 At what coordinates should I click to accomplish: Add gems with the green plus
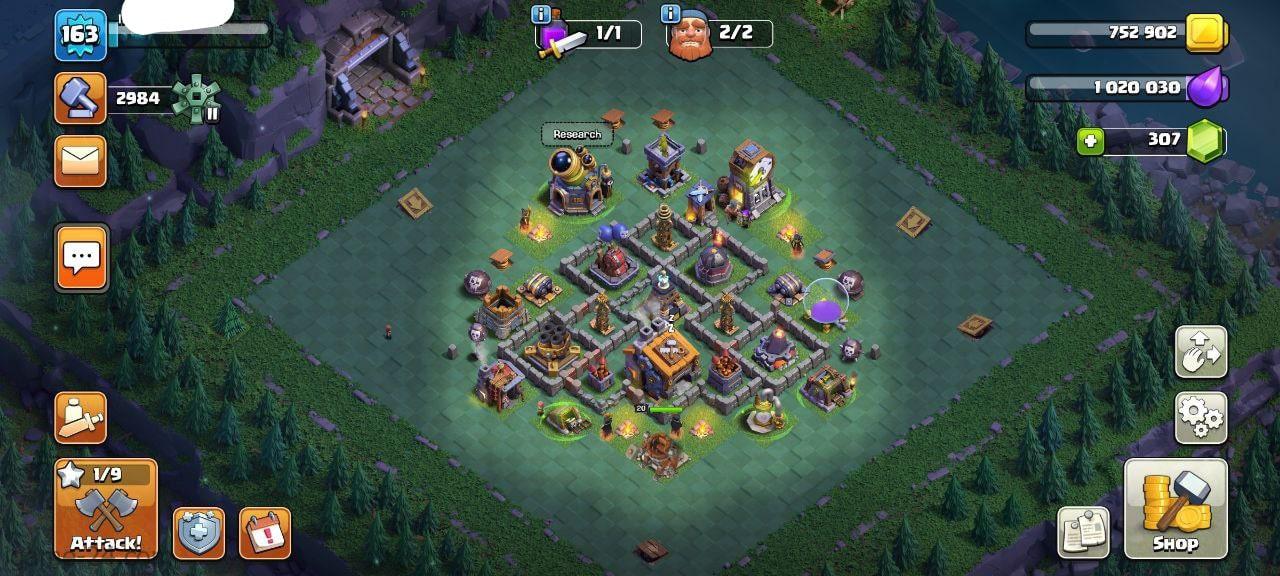(x=1091, y=141)
